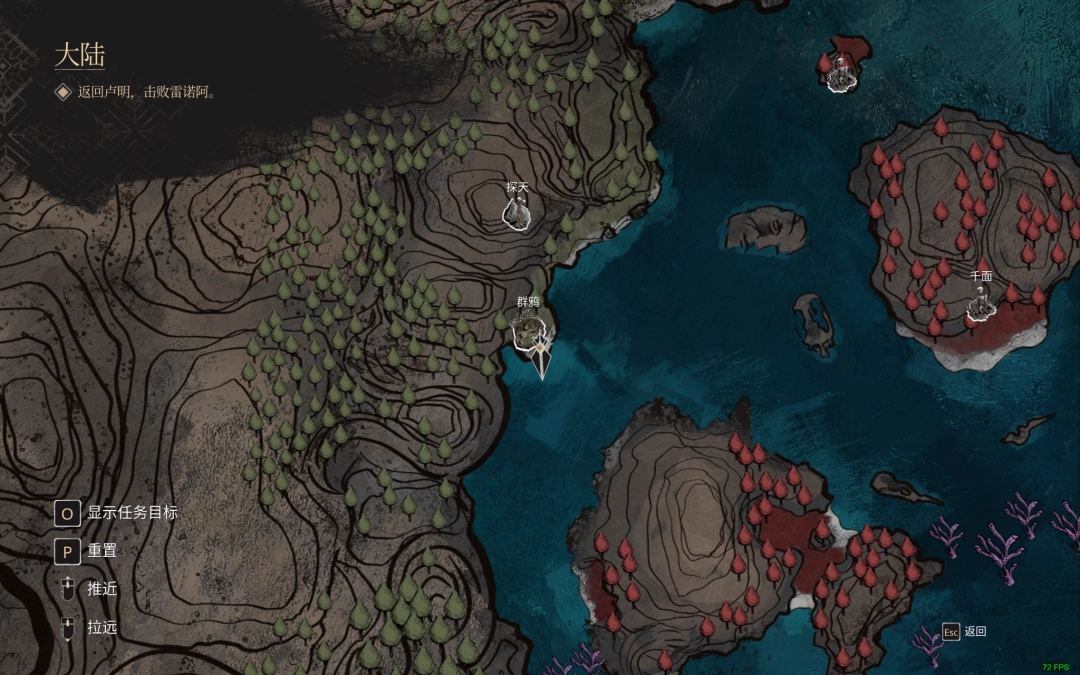Select the 群鸦 location marker on the map

(x=527, y=328)
